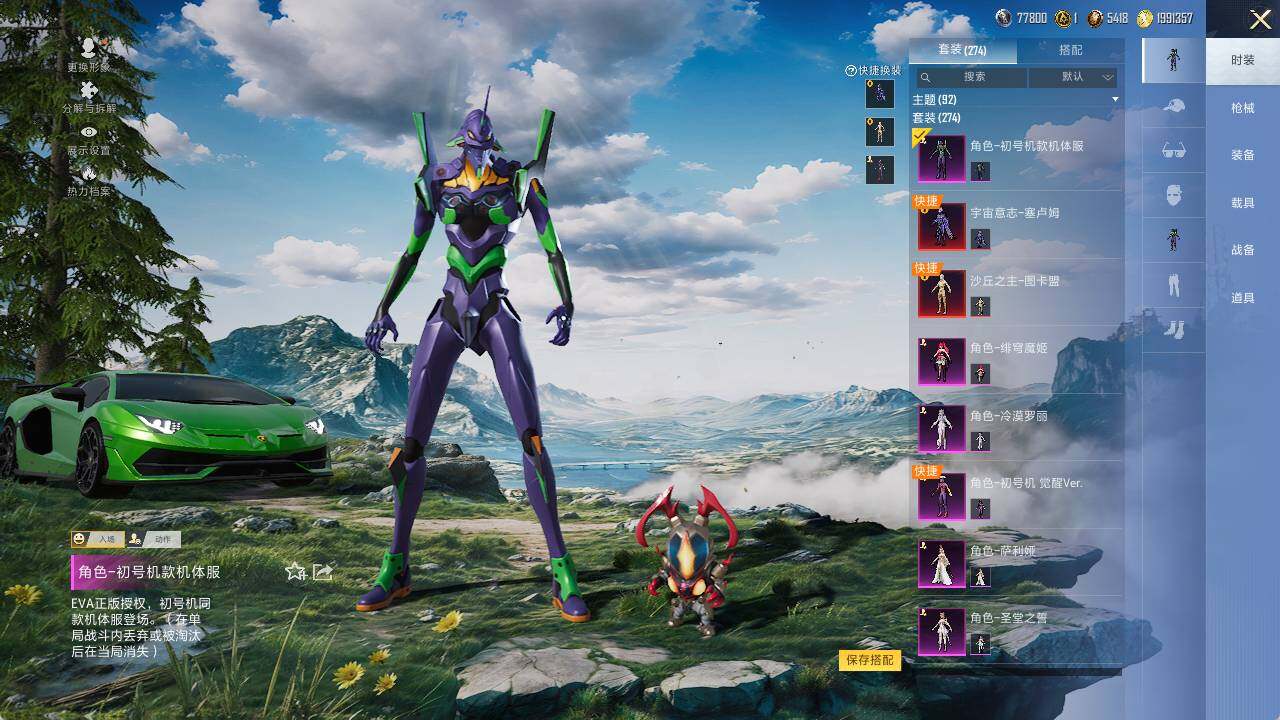
Task: Click the 保存搭配 button
Action: pos(870,660)
